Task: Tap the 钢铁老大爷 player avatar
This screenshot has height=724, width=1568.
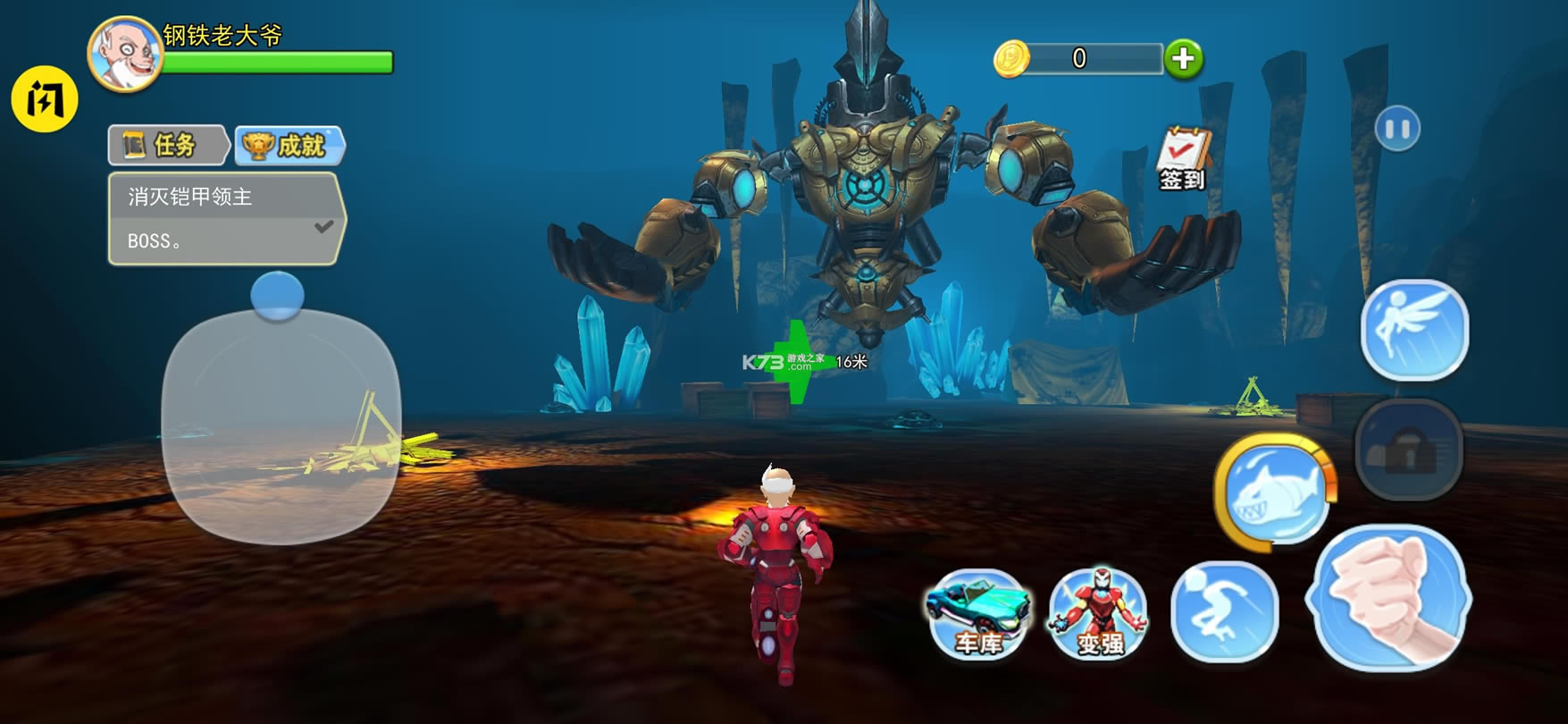Action: [125, 54]
